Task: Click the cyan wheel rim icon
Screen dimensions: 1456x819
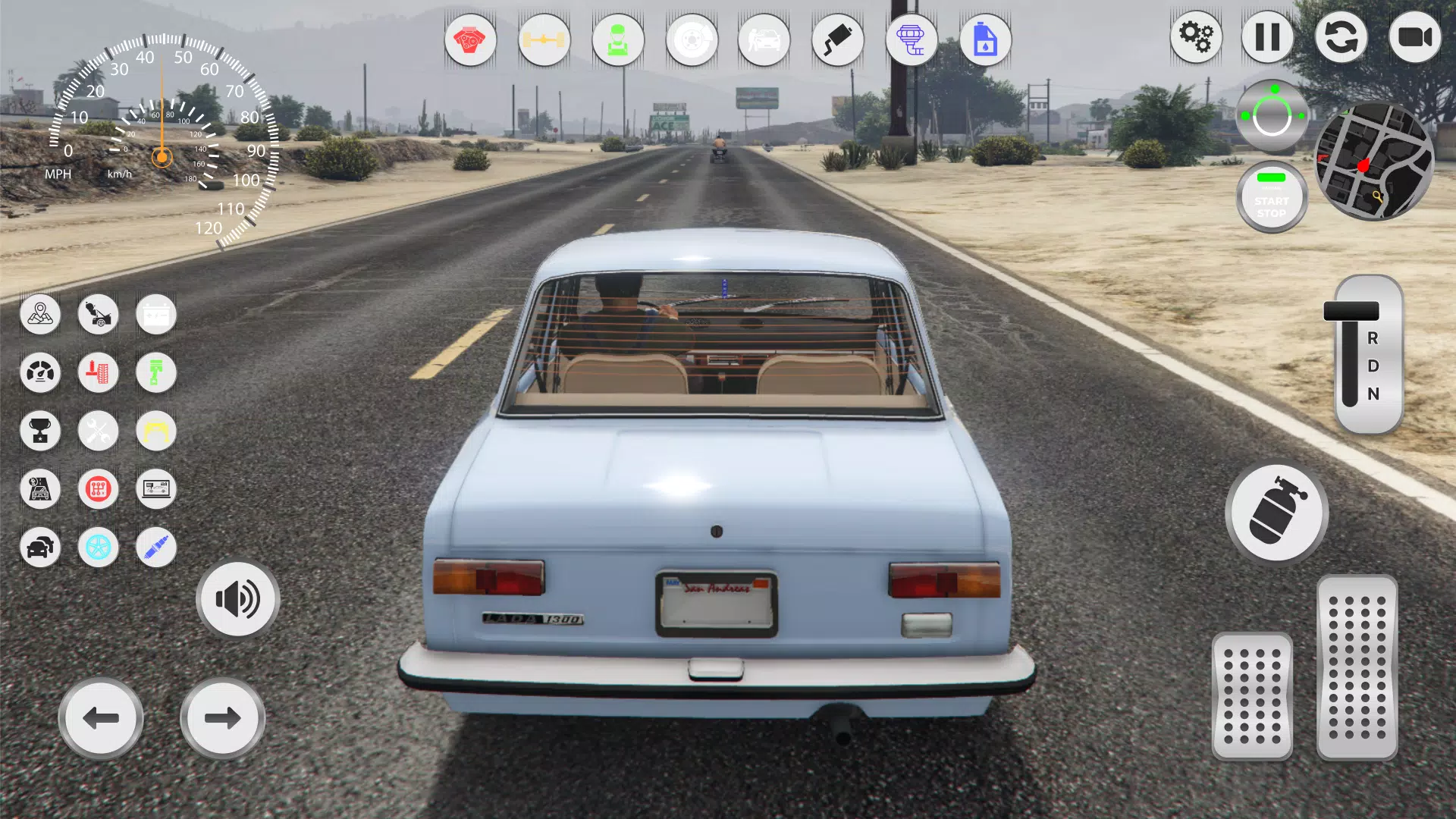Action: point(98,548)
